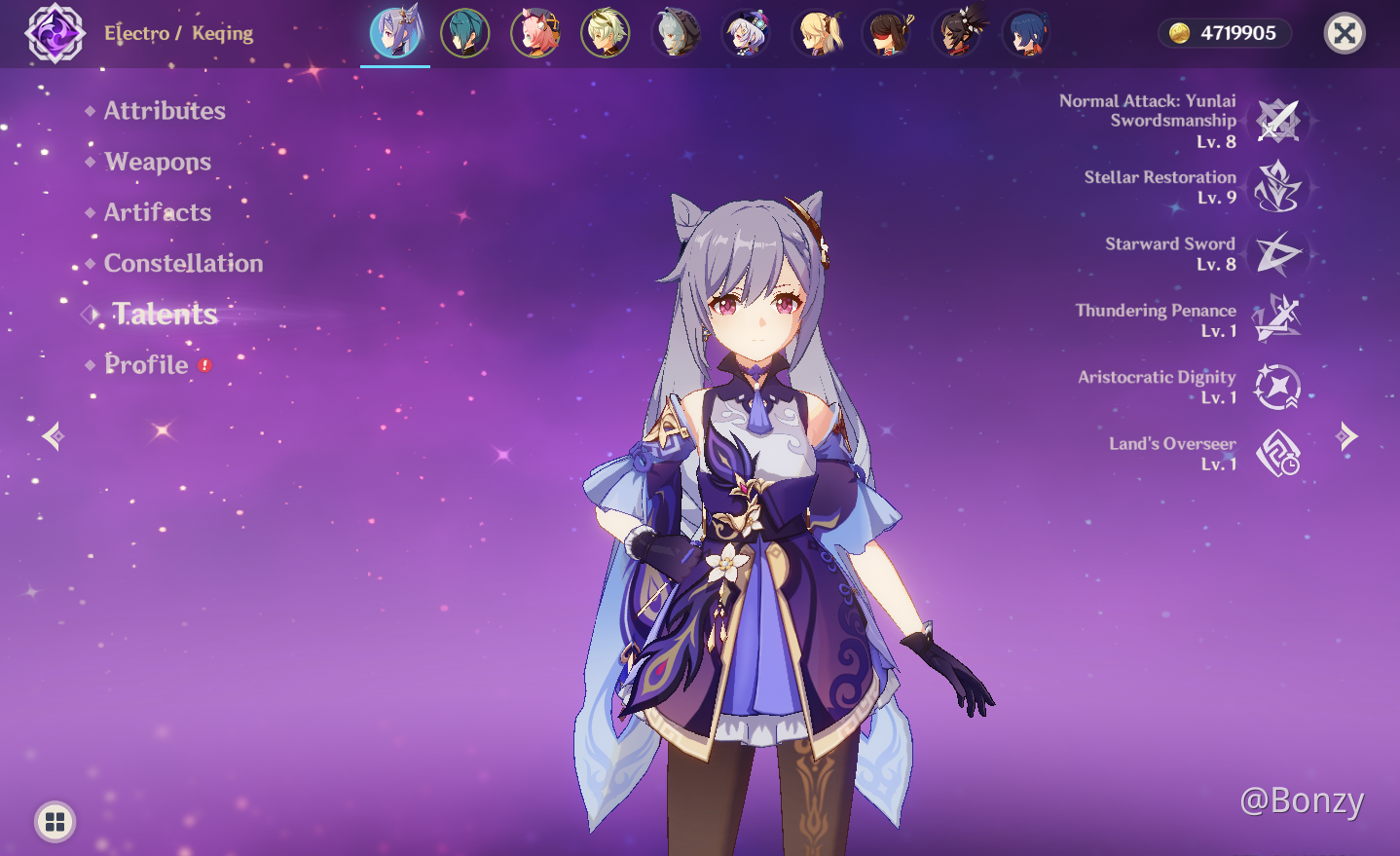This screenshot has width=1400, height=856.
Task: Open the party setup grid icon
Action: 55,821
